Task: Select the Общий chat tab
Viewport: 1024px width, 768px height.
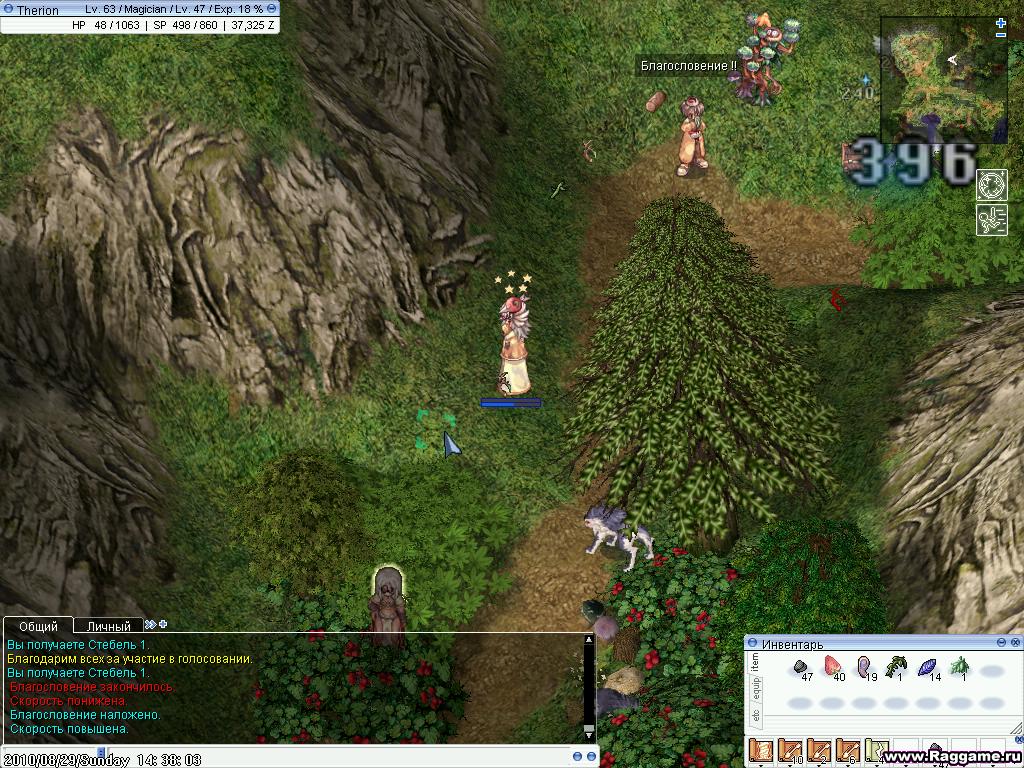Action: click(x=38, y=627)
